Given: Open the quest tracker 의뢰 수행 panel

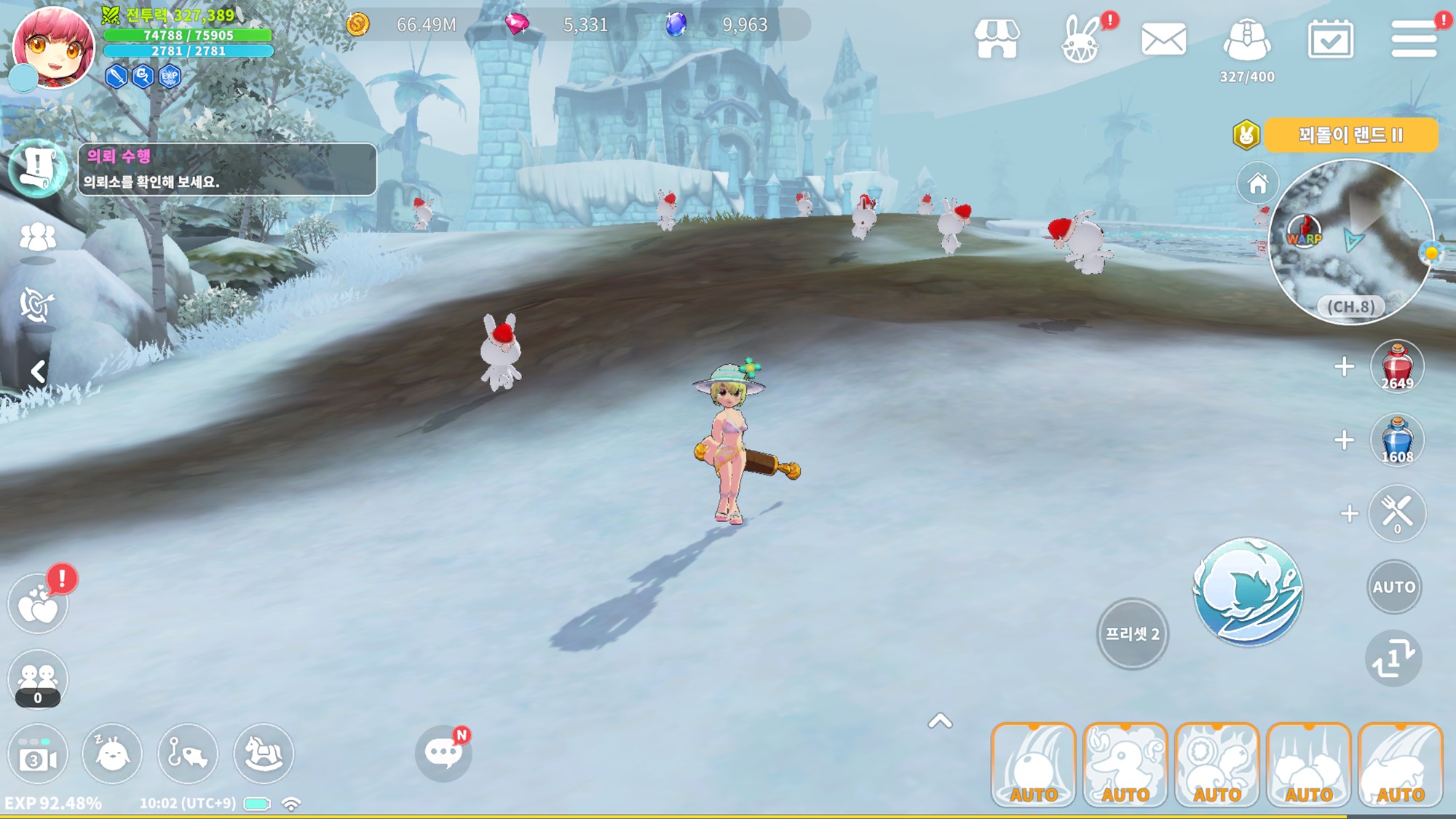Looking at the screenshot, I should click(x=226, y=170).
